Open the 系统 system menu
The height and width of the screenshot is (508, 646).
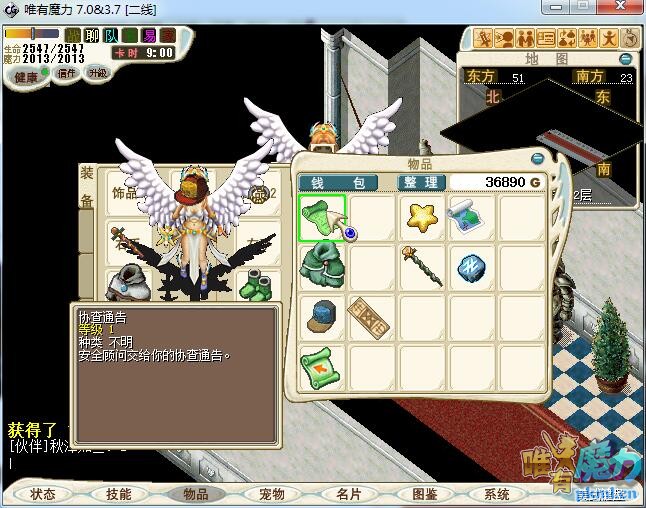pos(497,494)
